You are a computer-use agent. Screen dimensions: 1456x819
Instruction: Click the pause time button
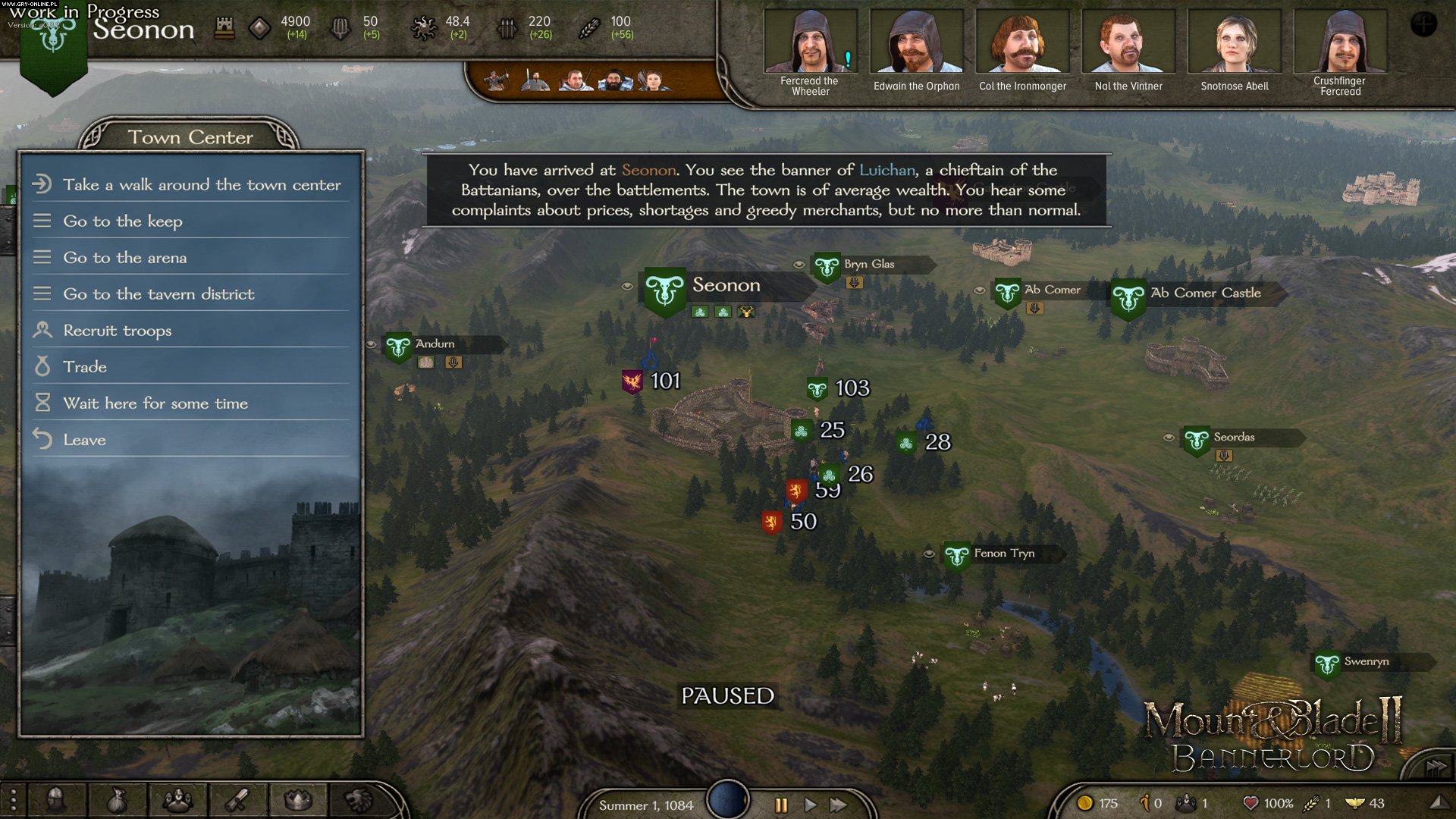pos(781,805)
